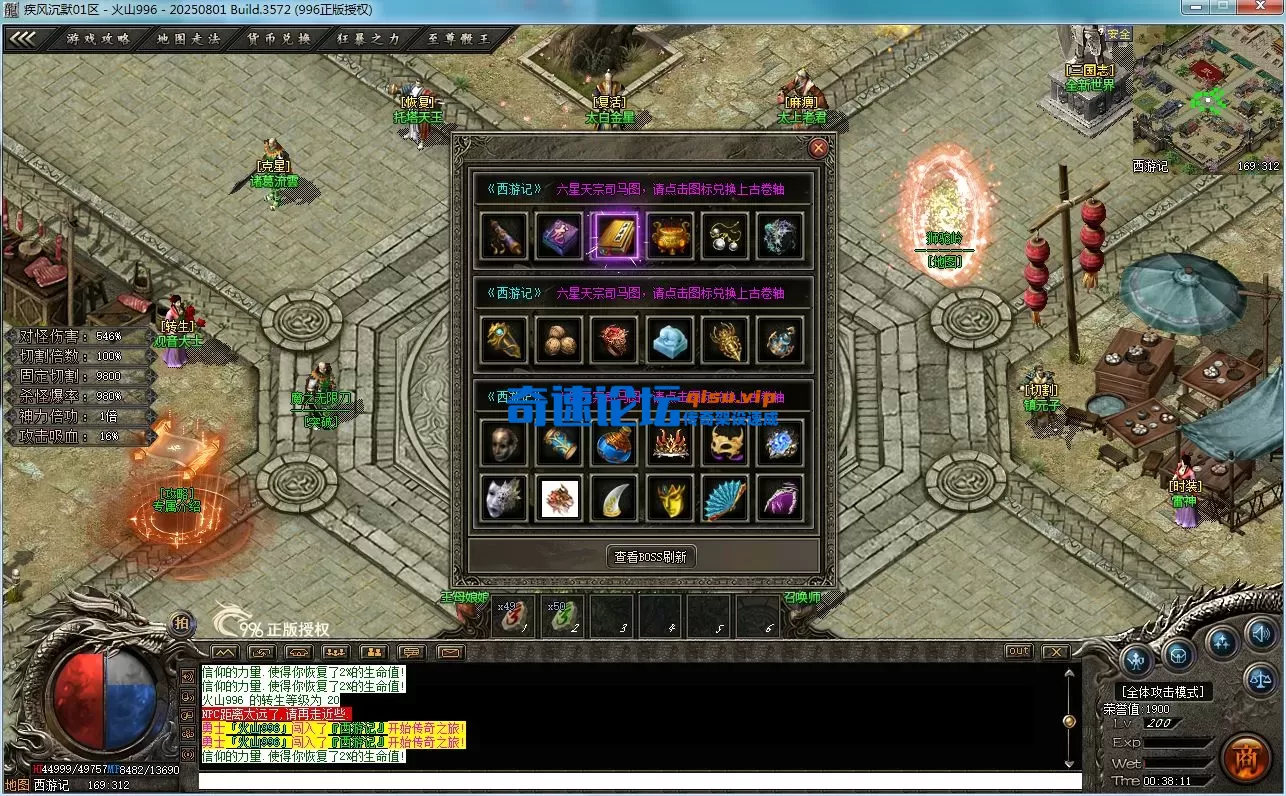
Task: Collapse the top menu with the arrows button
Action: (x=23, y=39)
